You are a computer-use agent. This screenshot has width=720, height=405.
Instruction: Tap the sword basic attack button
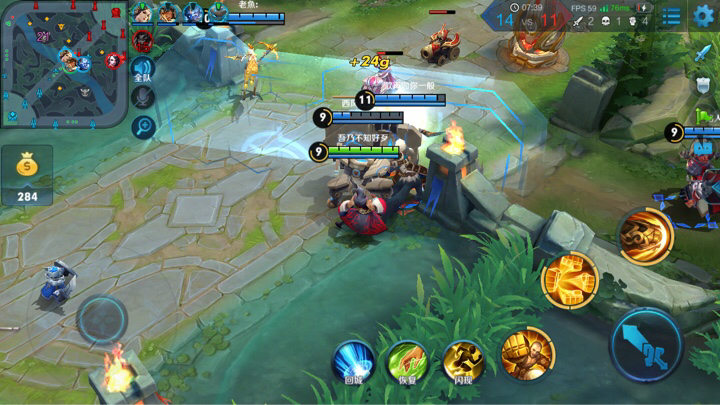(646, 345)
